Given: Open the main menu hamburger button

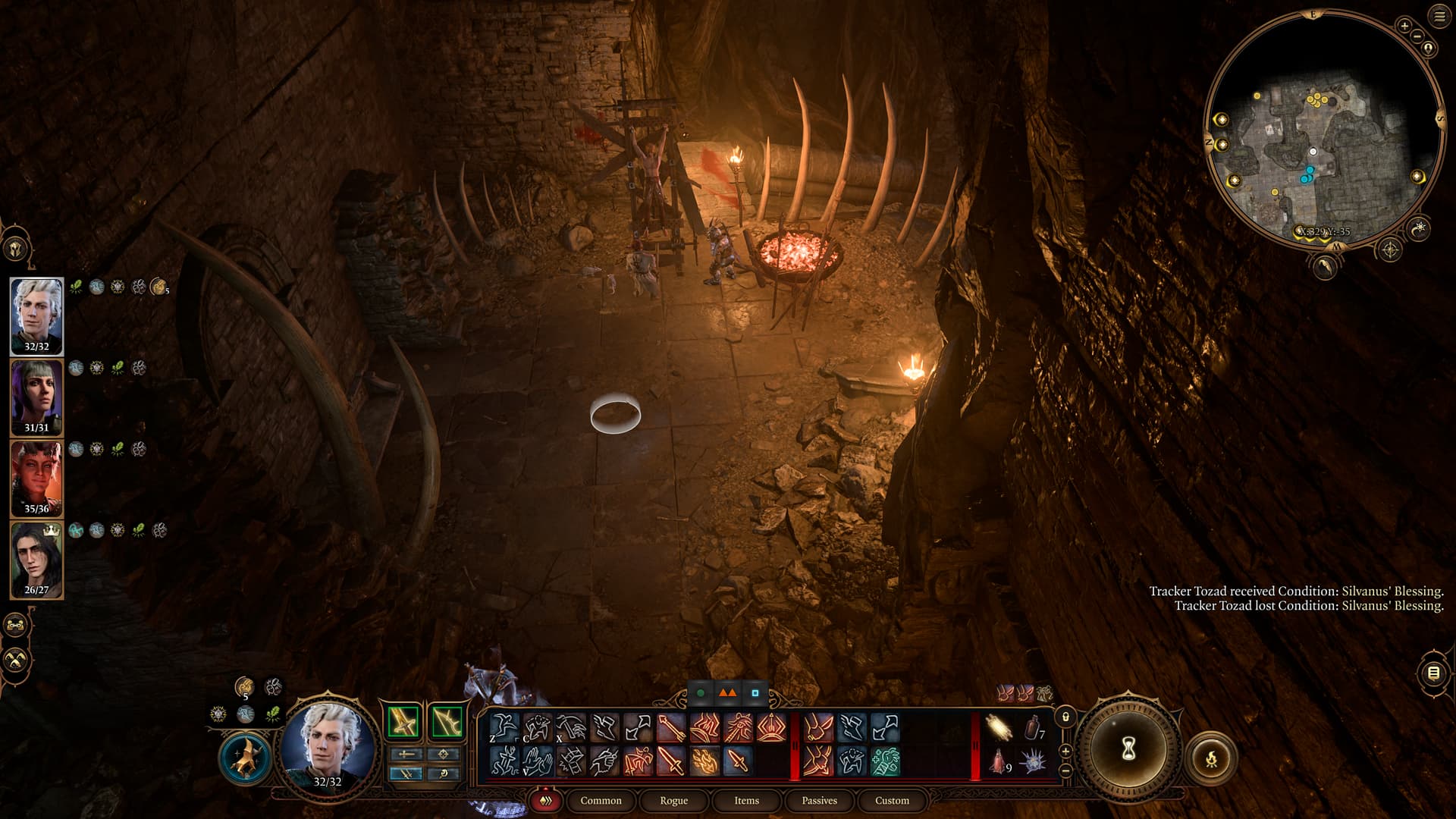Looking at the screenshot, I should click(1439, 17).
